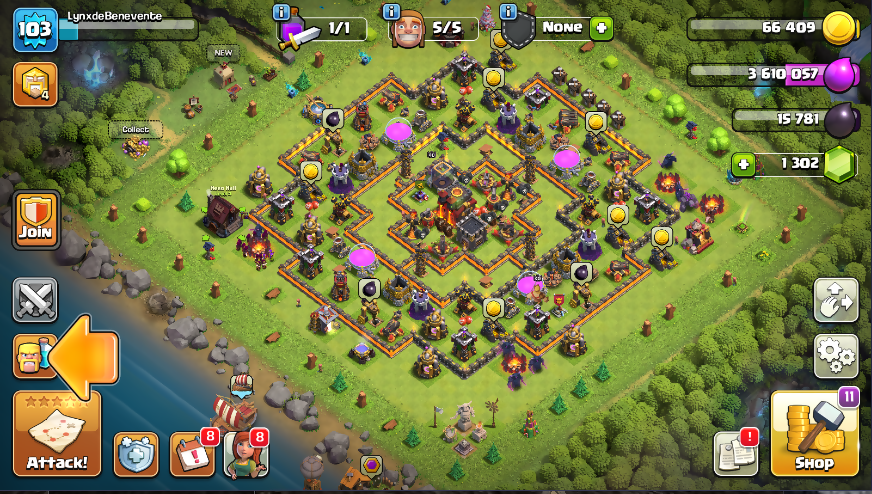This screenshot has width=872, height=494.
Task: Open the blue shield protection icon
Action: coord(135,455)
